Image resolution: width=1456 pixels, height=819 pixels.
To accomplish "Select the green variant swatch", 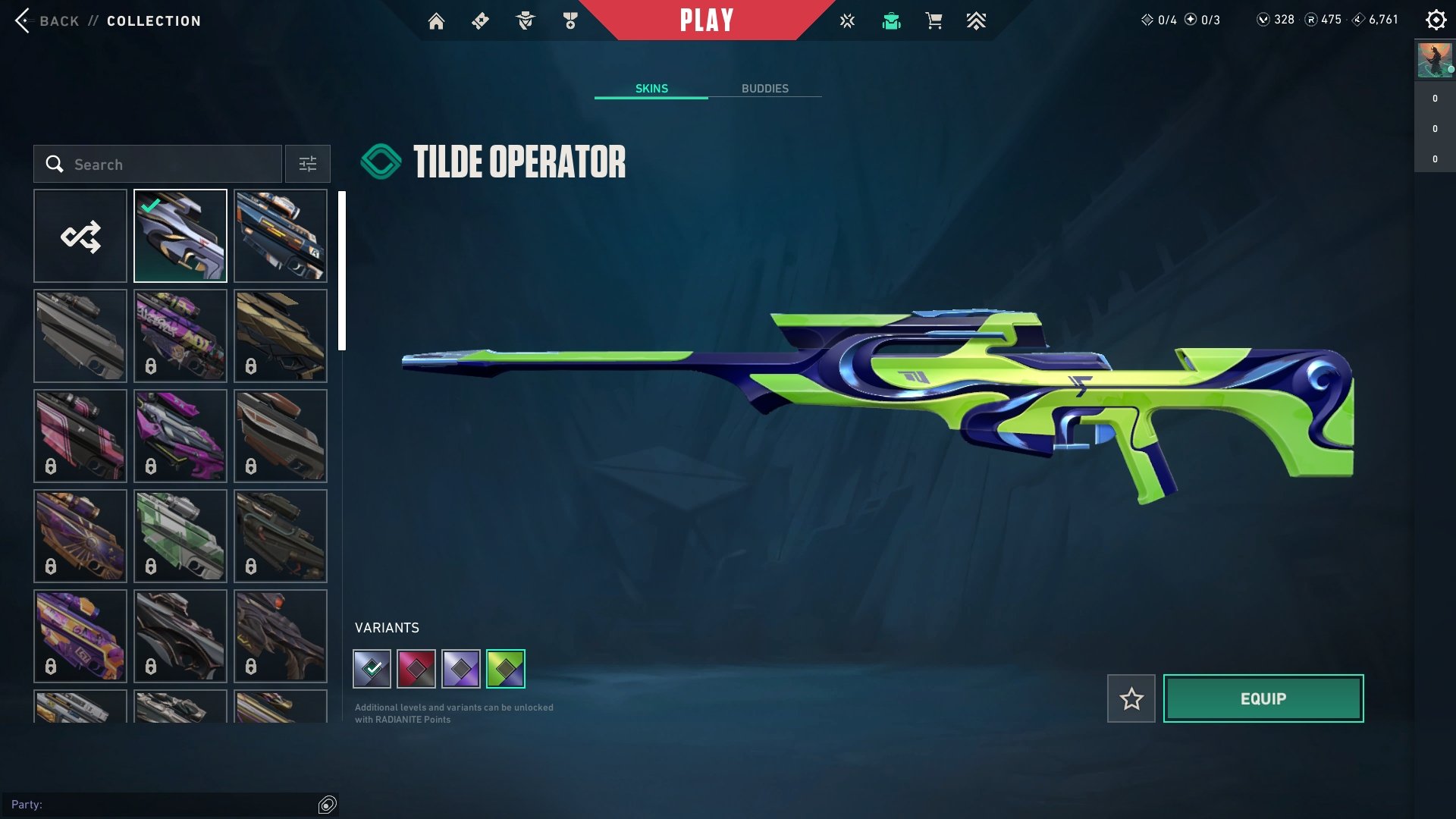I will [506, 669].
